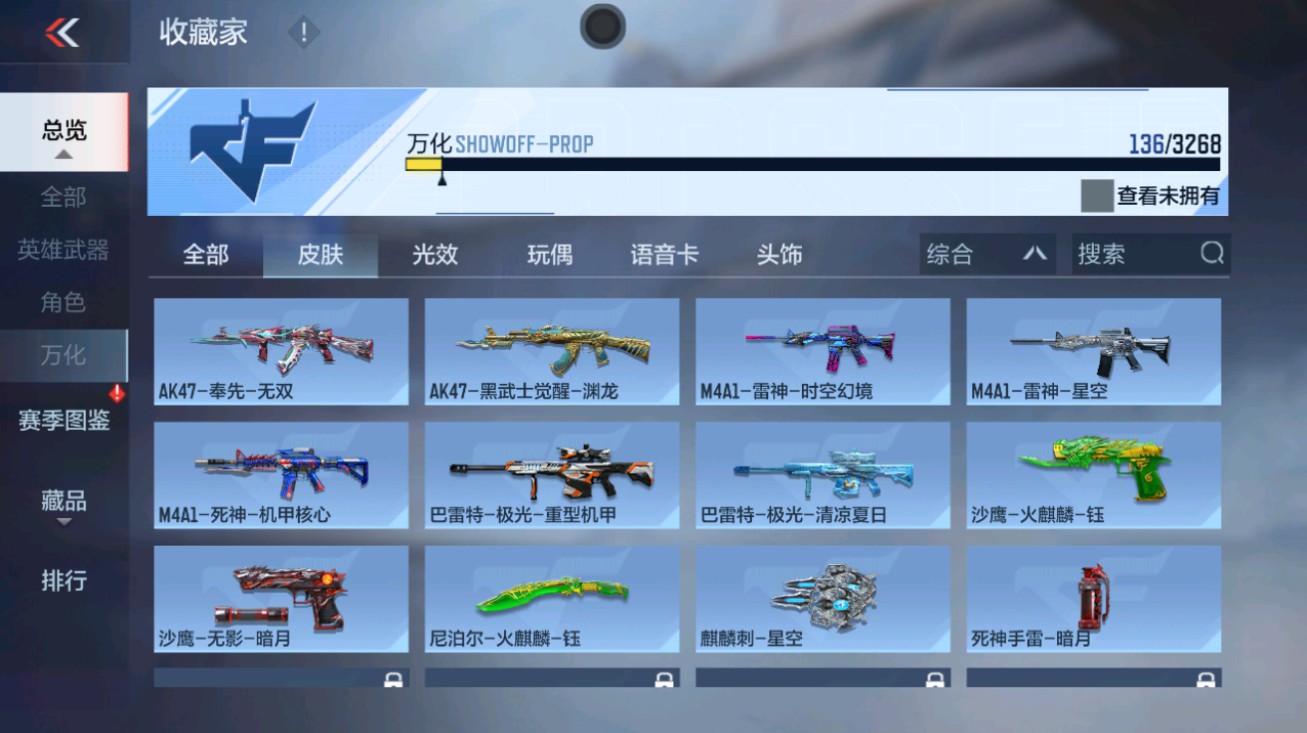Switch to the 头饰 tab

781,255
